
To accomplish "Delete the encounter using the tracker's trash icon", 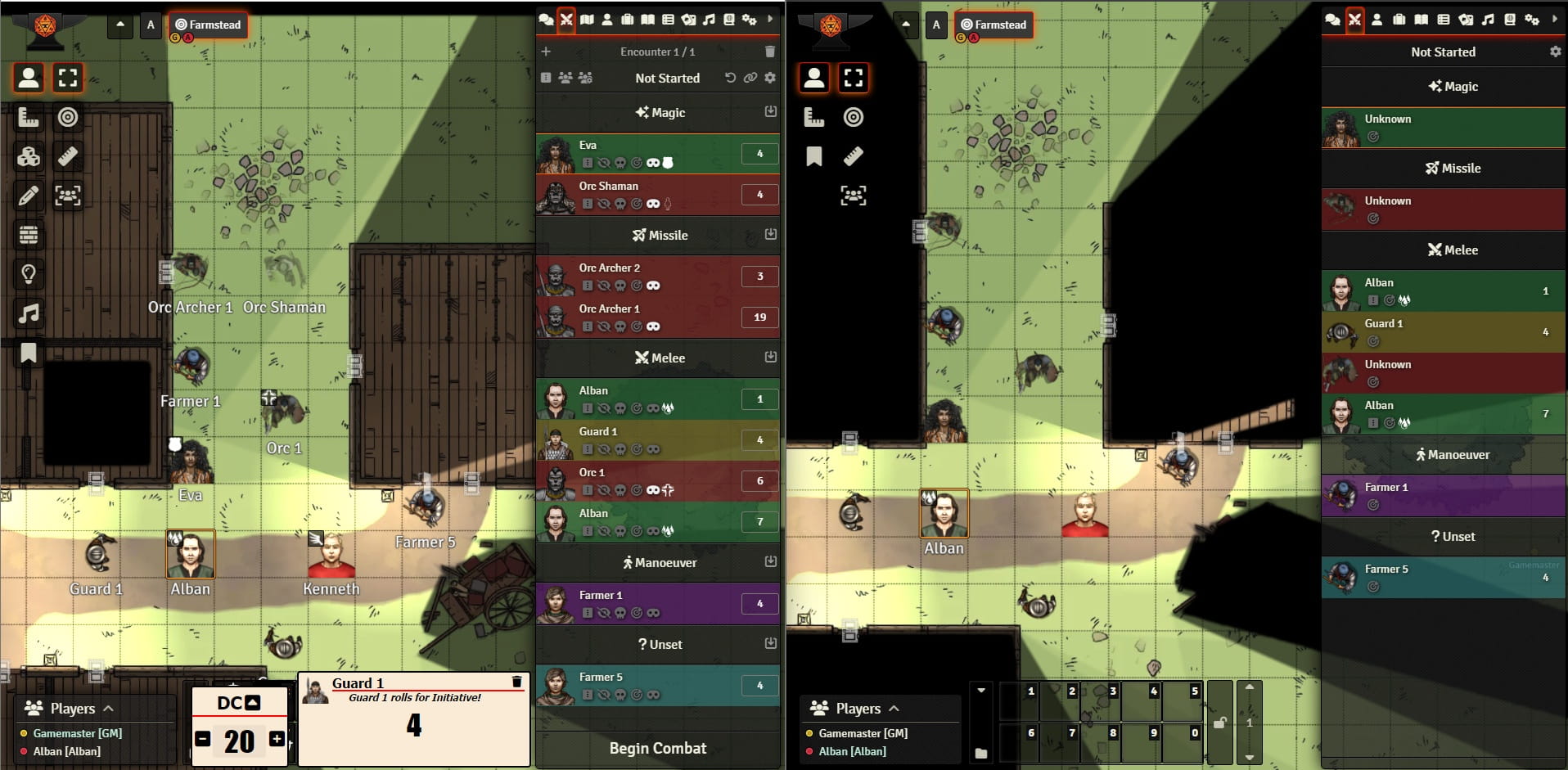I will (x=769, y=52).
